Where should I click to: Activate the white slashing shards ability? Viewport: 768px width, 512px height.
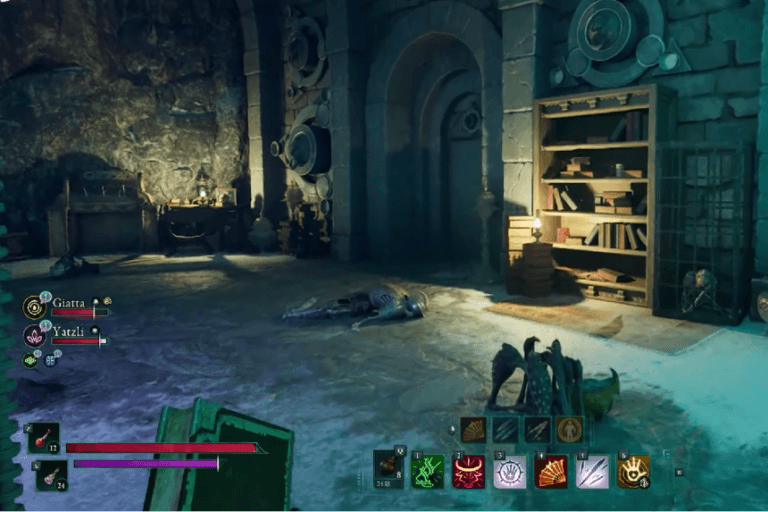[x=592, y=471]
